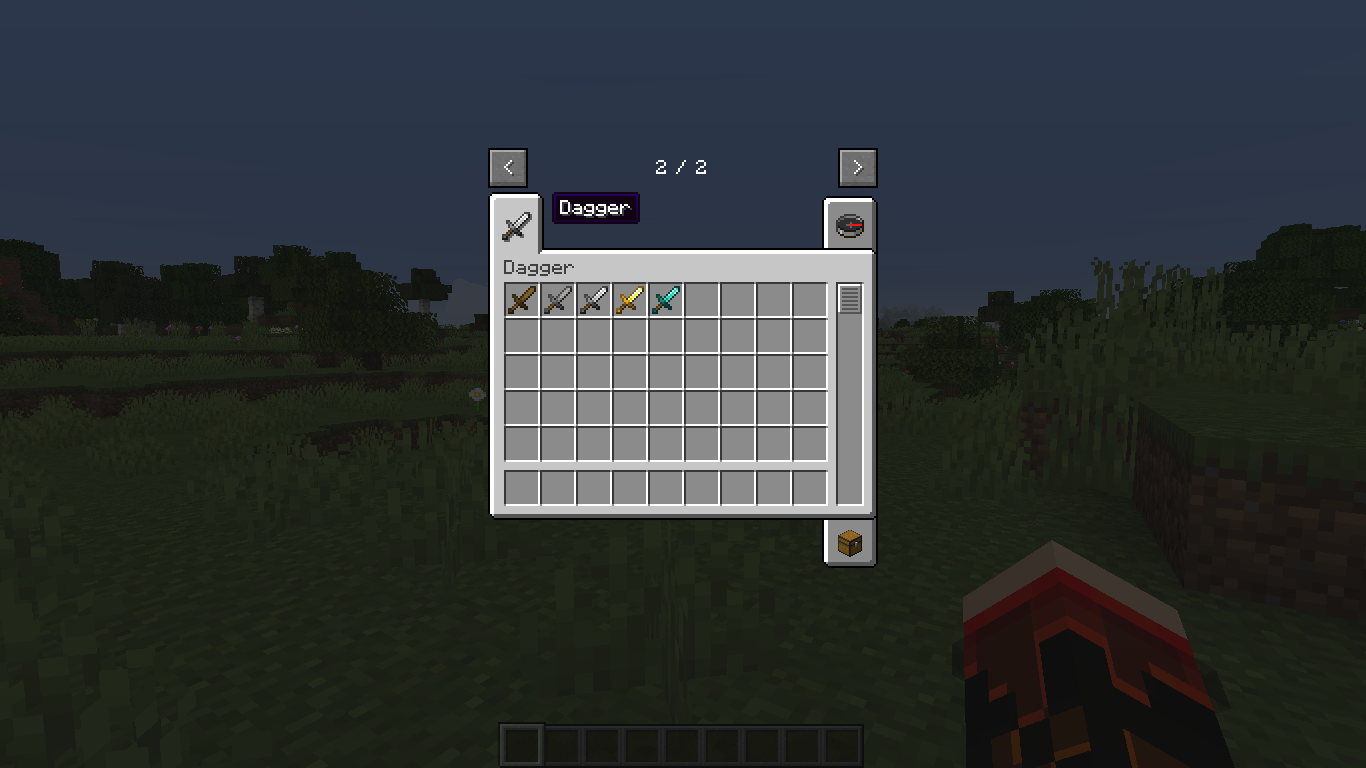The height and width of the screenshot is (768, 1366).
Task: Click the last hotbar slot
Action: 843,743
